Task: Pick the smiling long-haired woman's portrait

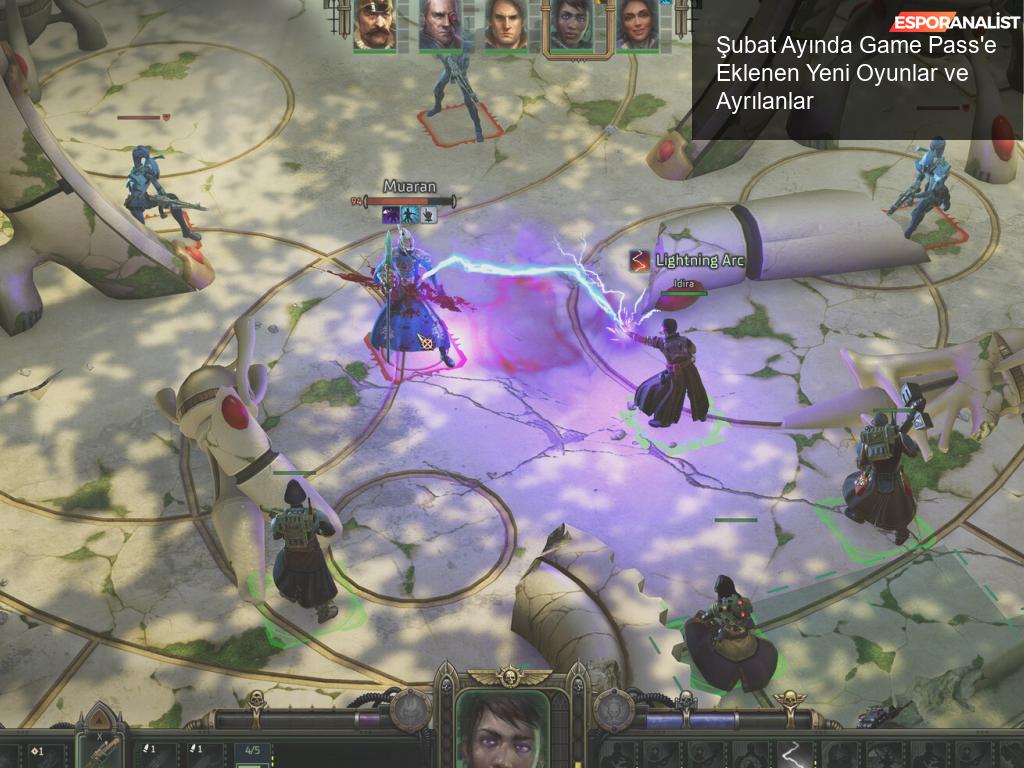Action: [x=636, y=24]
